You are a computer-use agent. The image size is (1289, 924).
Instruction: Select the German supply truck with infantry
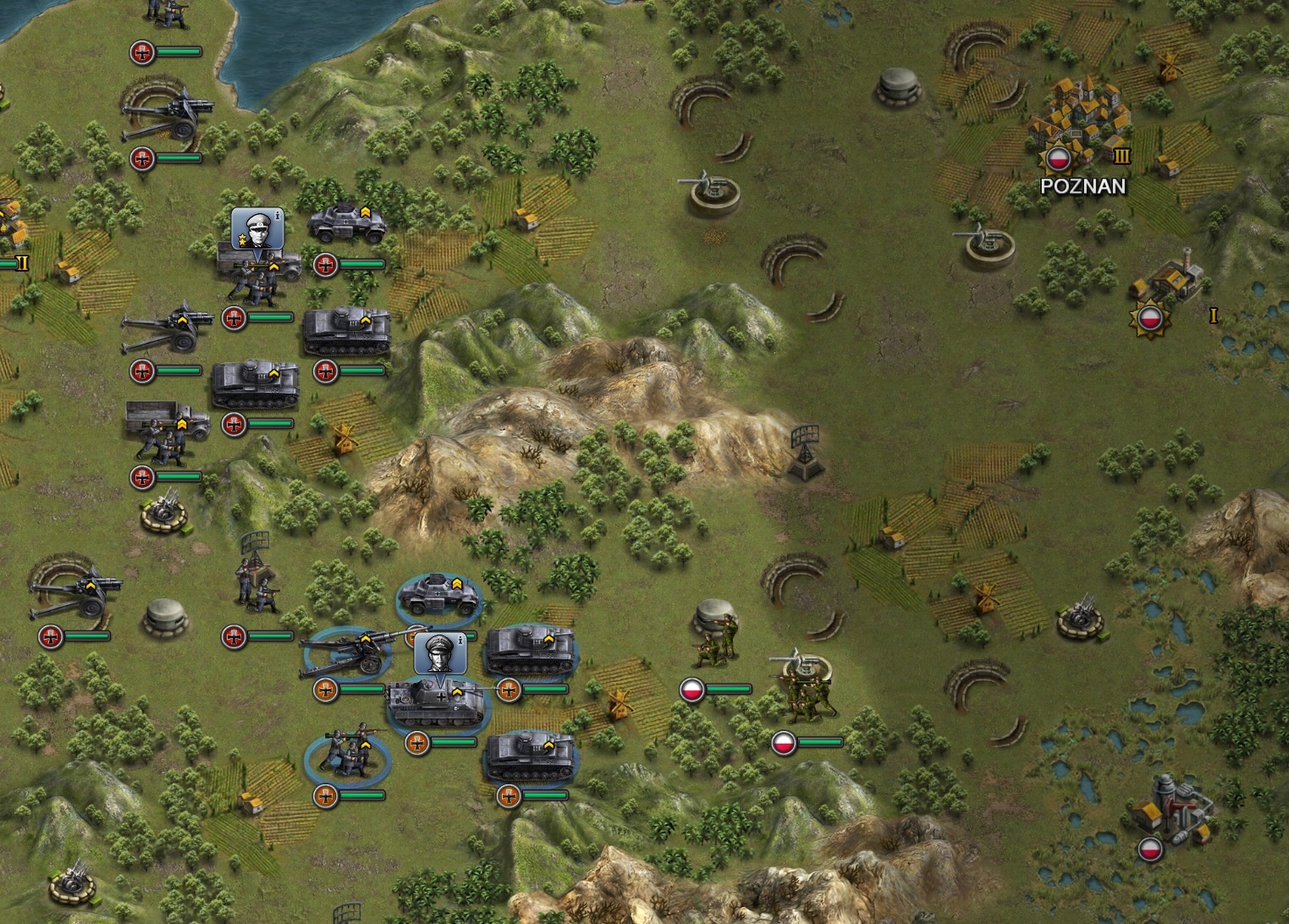coord(166,432)
